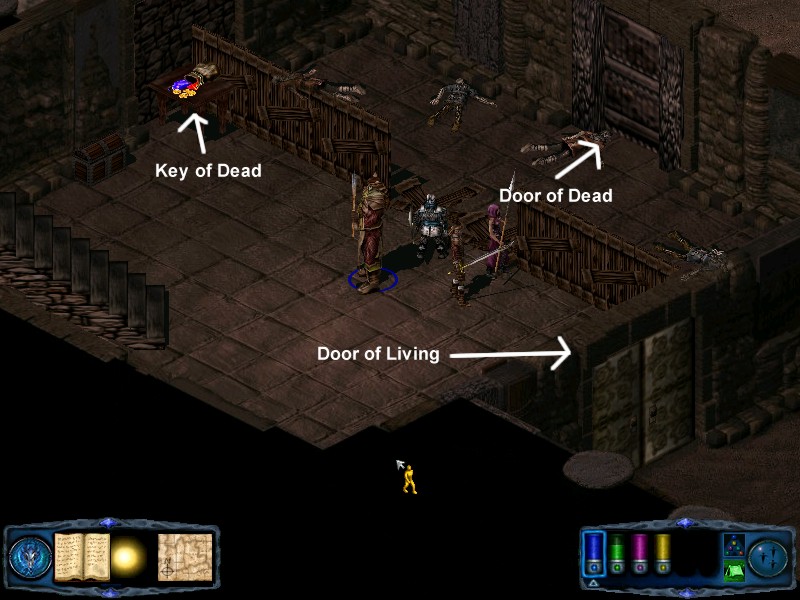800x600 pixels.
Task: Open the journal book
Action: click(80, 556)
